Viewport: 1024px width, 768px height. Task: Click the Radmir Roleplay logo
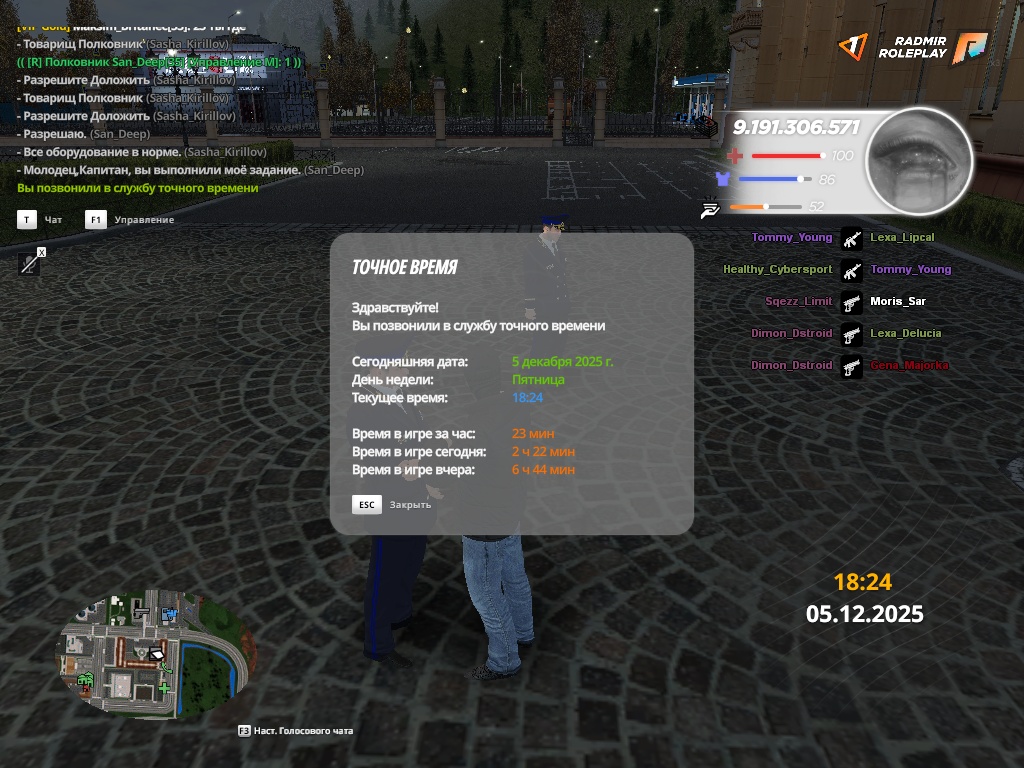pyautogui.click(x=911, y=47)
